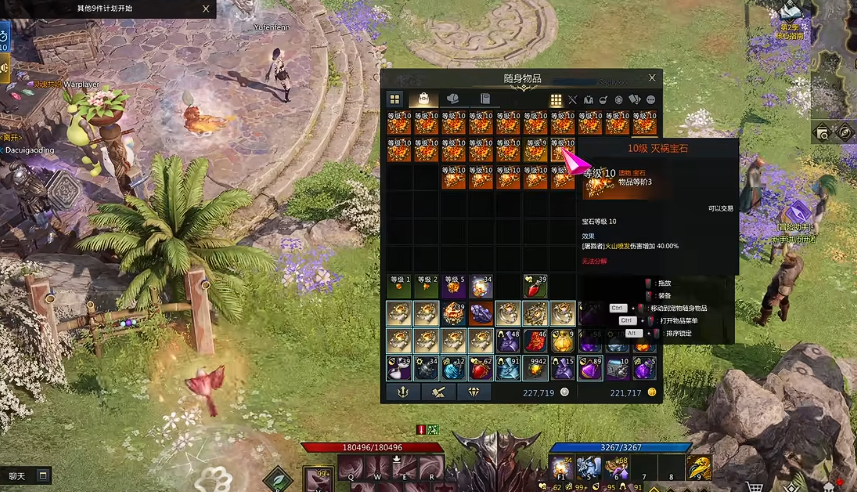Close the 随身物品 inventory window
The width and height of the screenshot is (857, 492).
(x=652, y=78)
